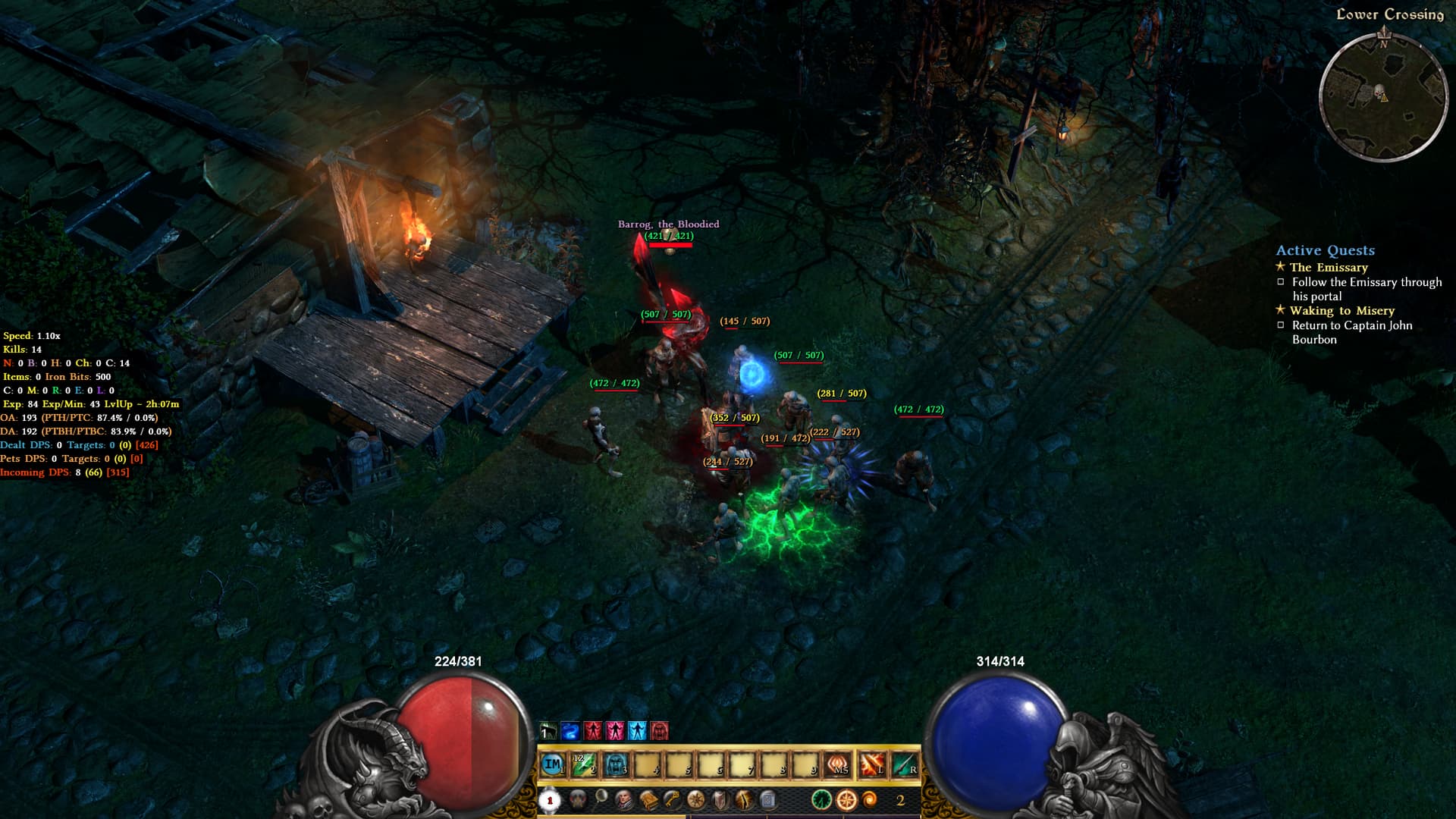Use the green crystal item in slot 2
Image resolution: width=1456 pixels, height=819 pixels.
tap(584, 765)
